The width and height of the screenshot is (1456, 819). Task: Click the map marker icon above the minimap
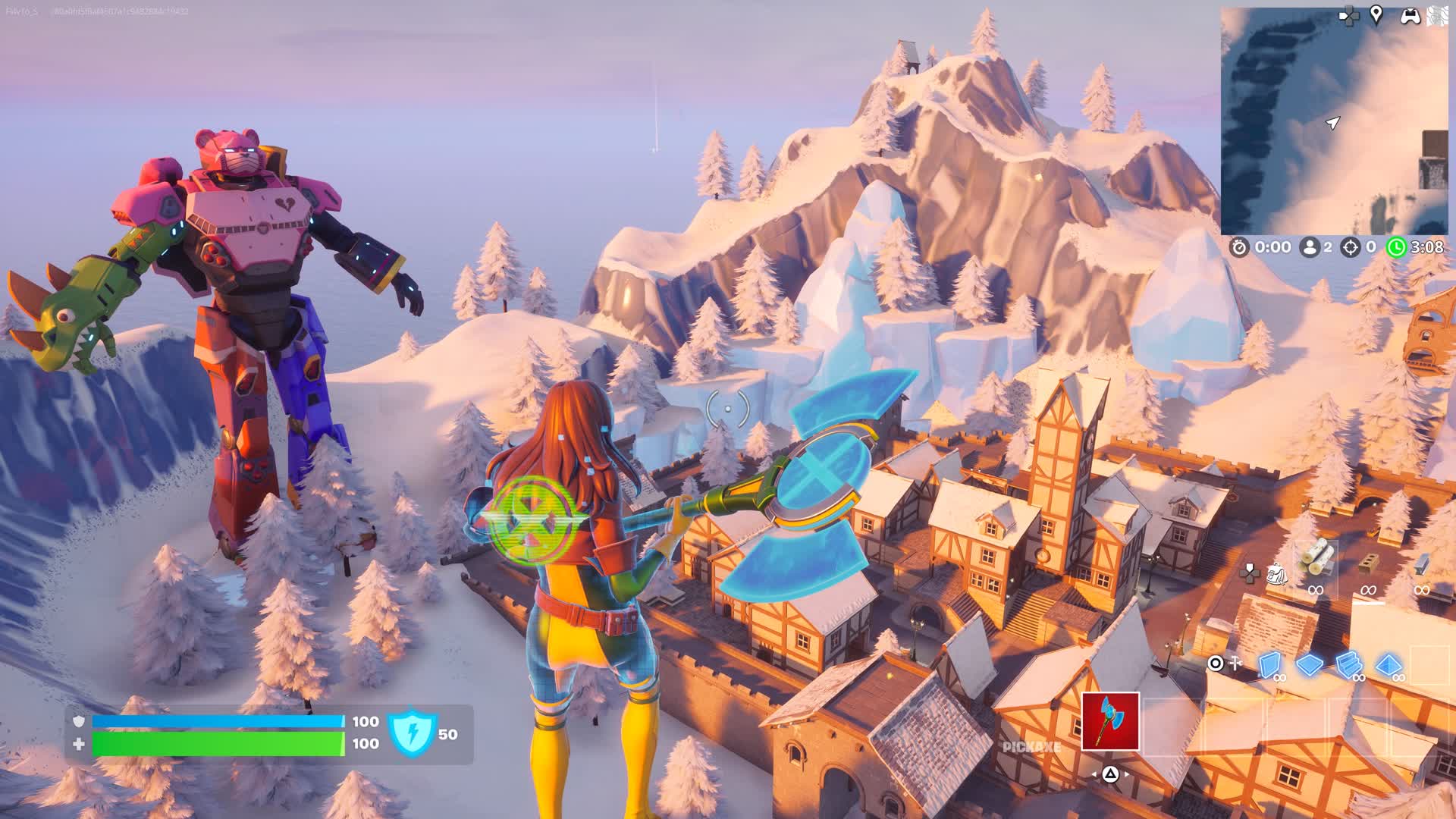pos(1376,15)
